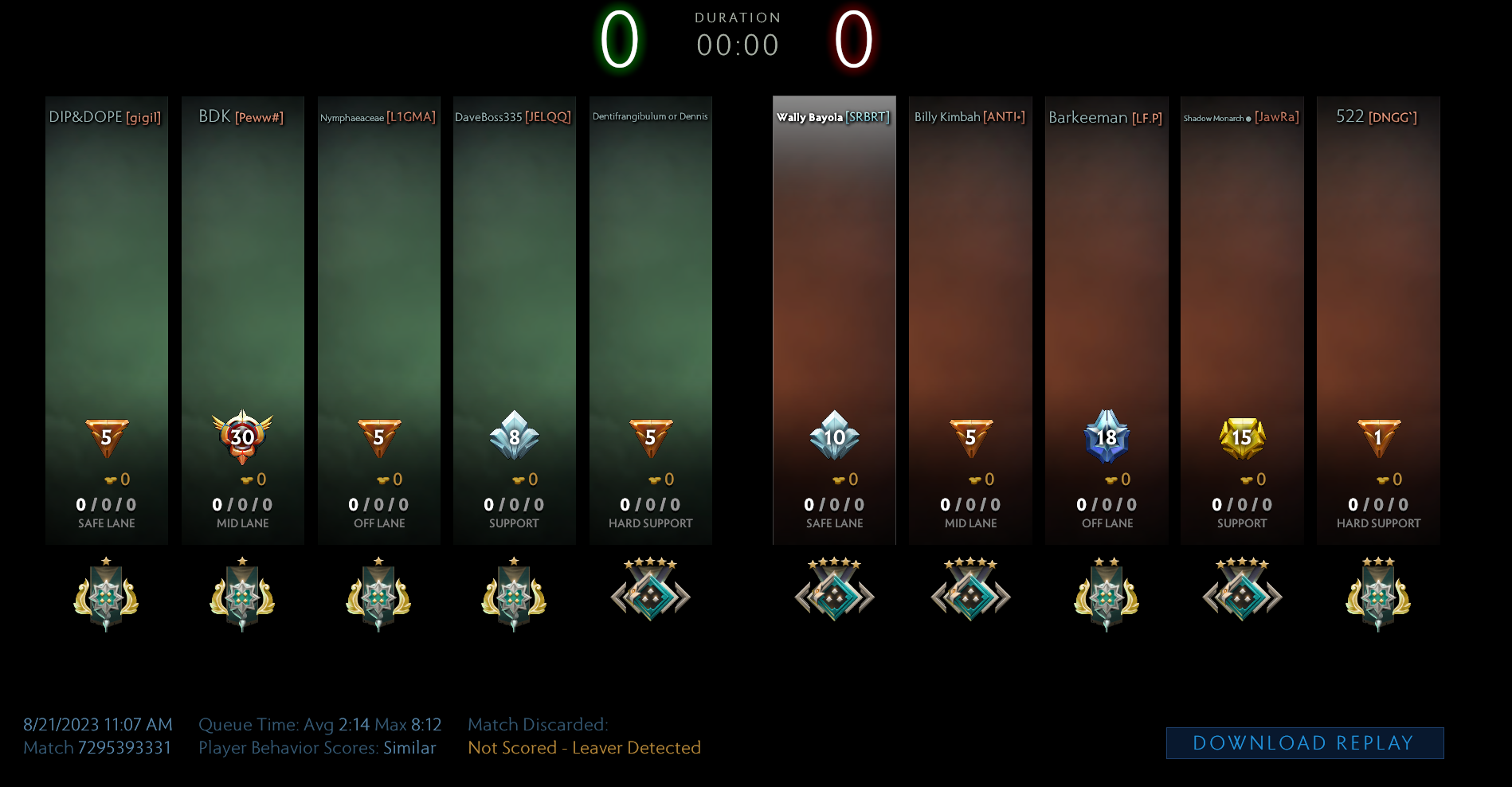Click the Not Scored - Leaver Detected text

(x=584, y=748)
